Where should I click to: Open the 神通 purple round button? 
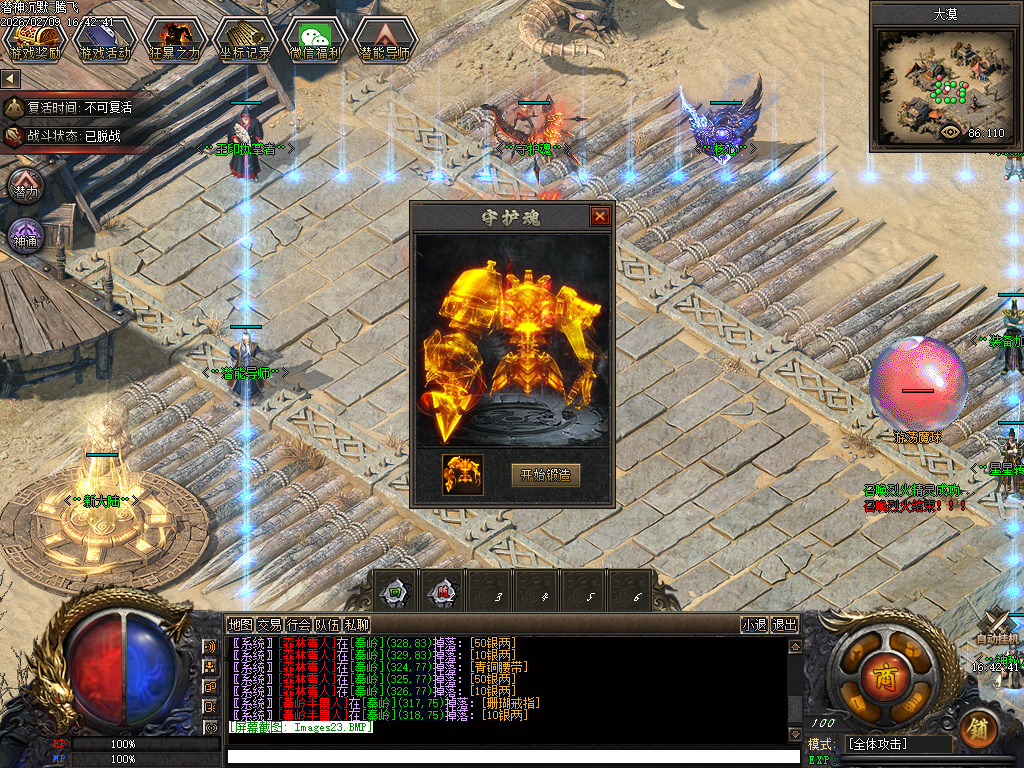pos(25,237)
